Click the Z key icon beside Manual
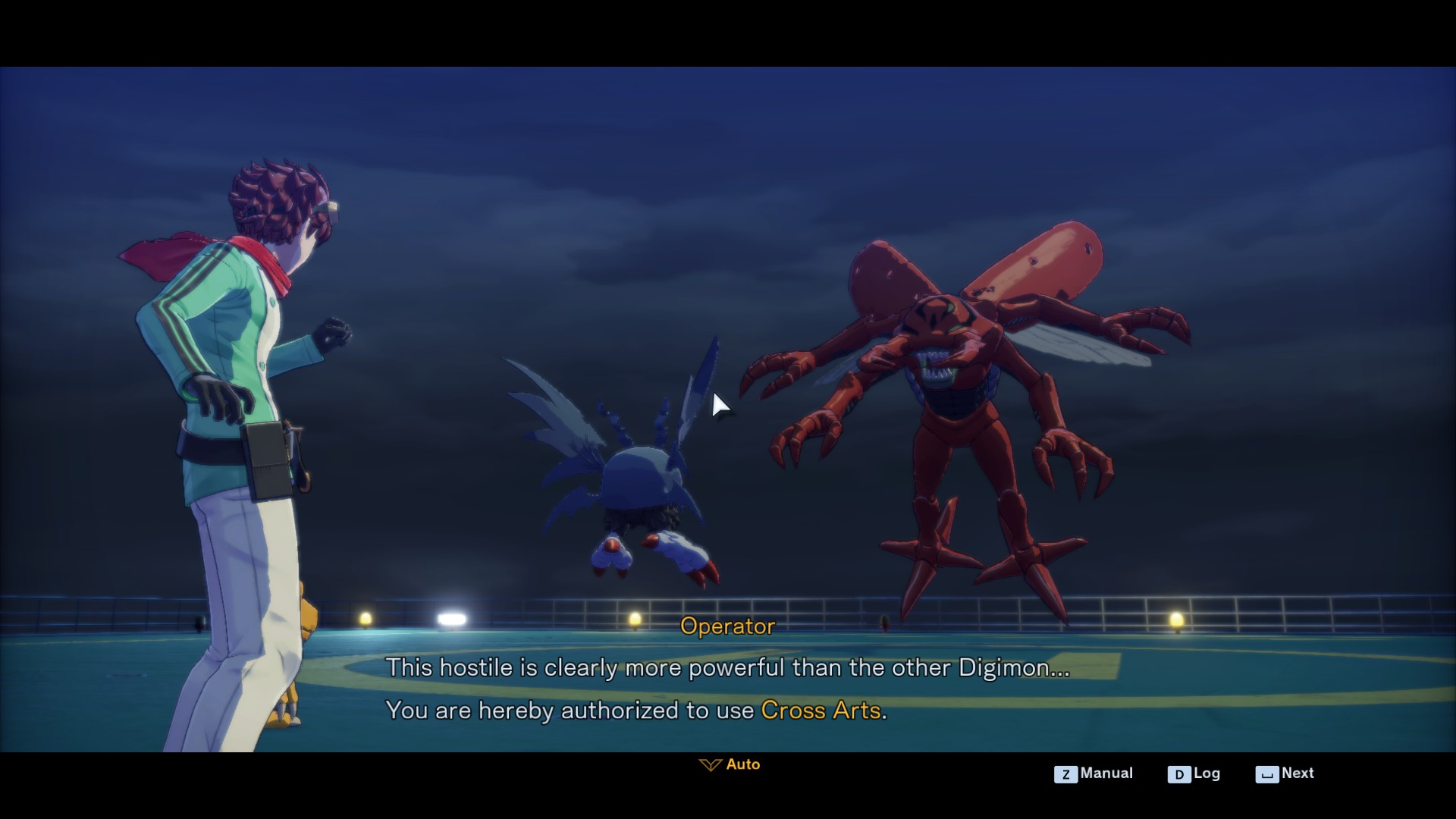This screenshot has width=1456, height=819. 1065,773
